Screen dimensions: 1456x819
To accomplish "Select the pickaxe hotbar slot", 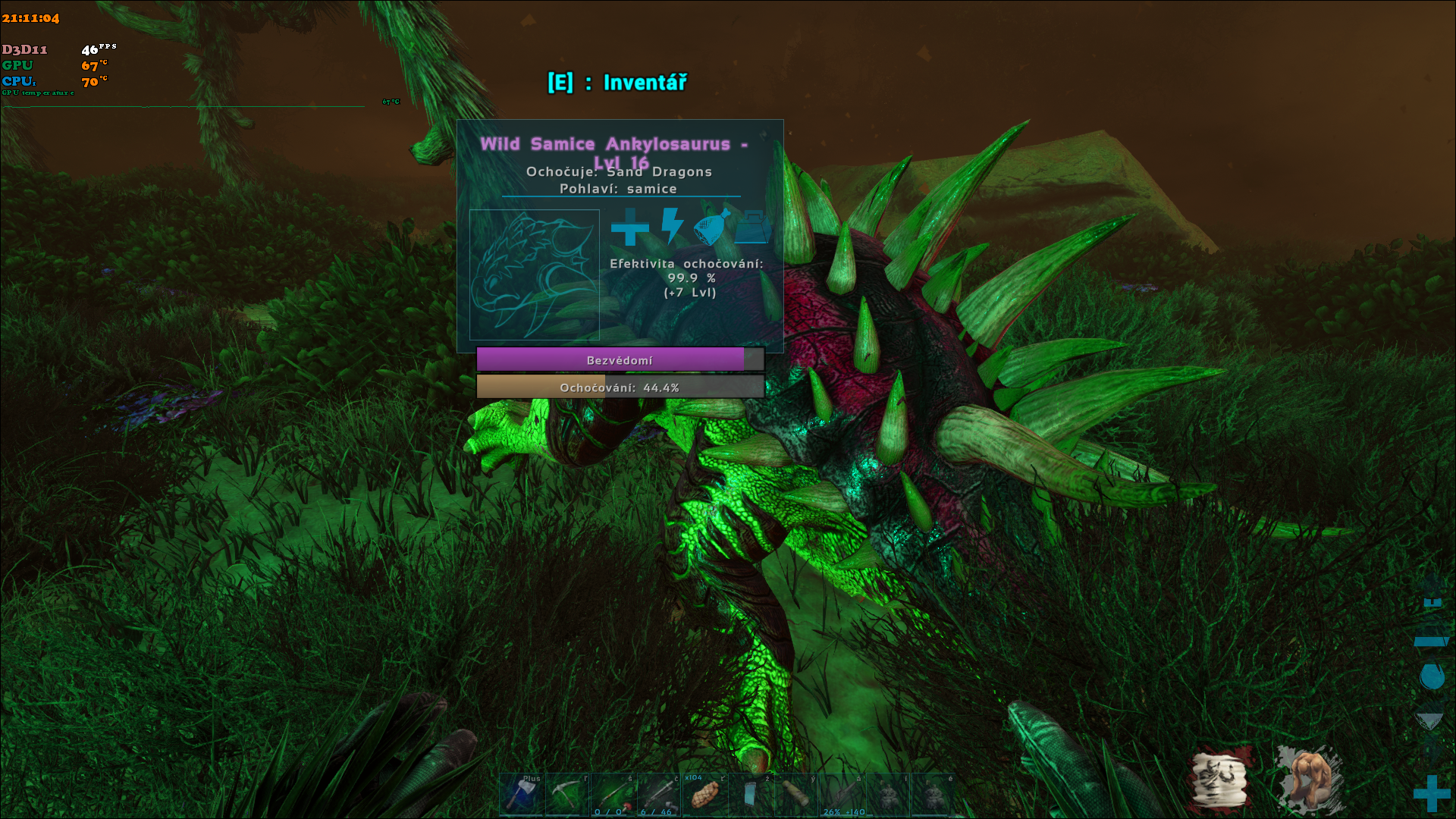I will pos(566,795).
